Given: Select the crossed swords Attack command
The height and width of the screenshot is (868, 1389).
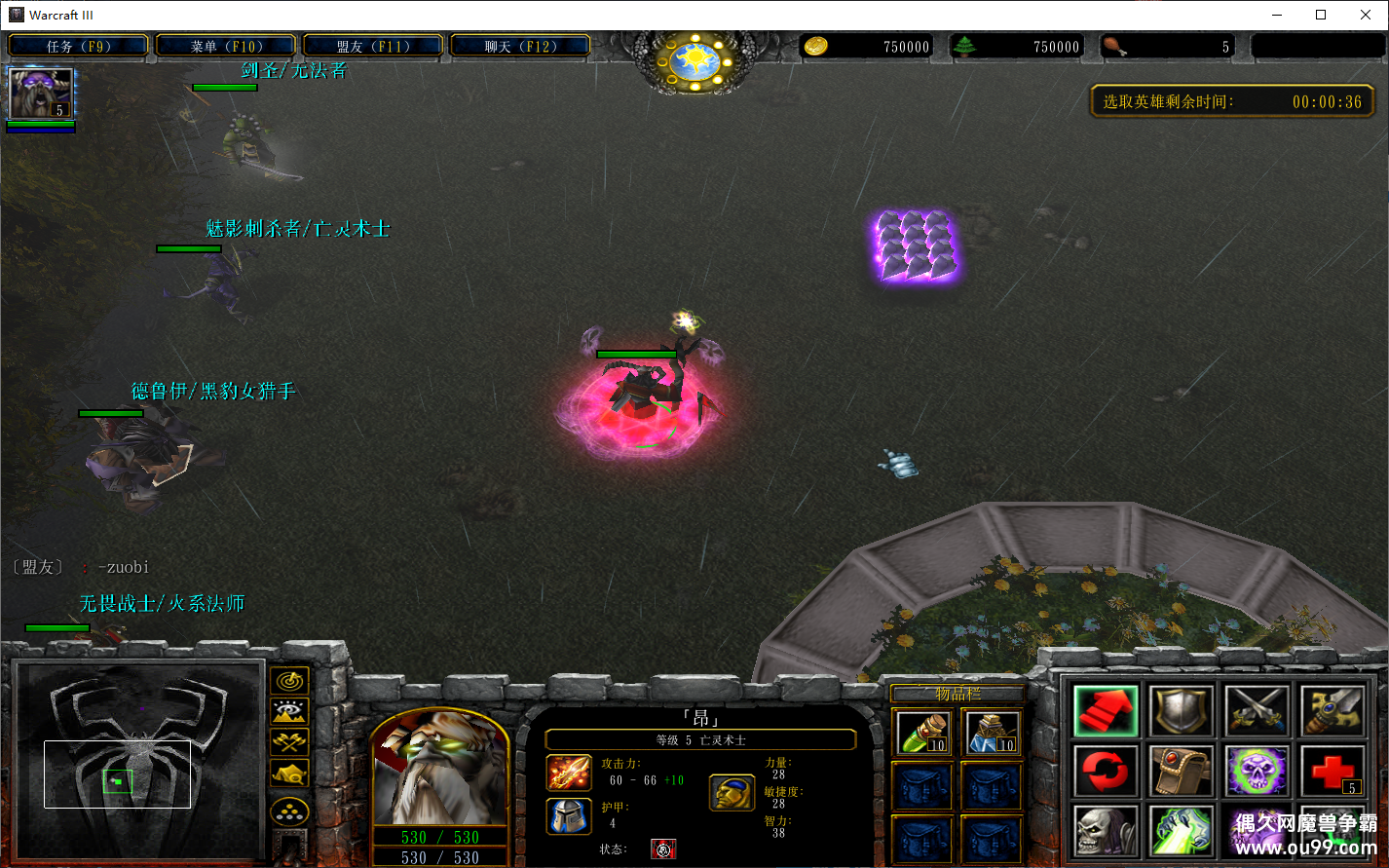Looking at the screenshot, I should pyautogui.click(x=1258, y=711).
